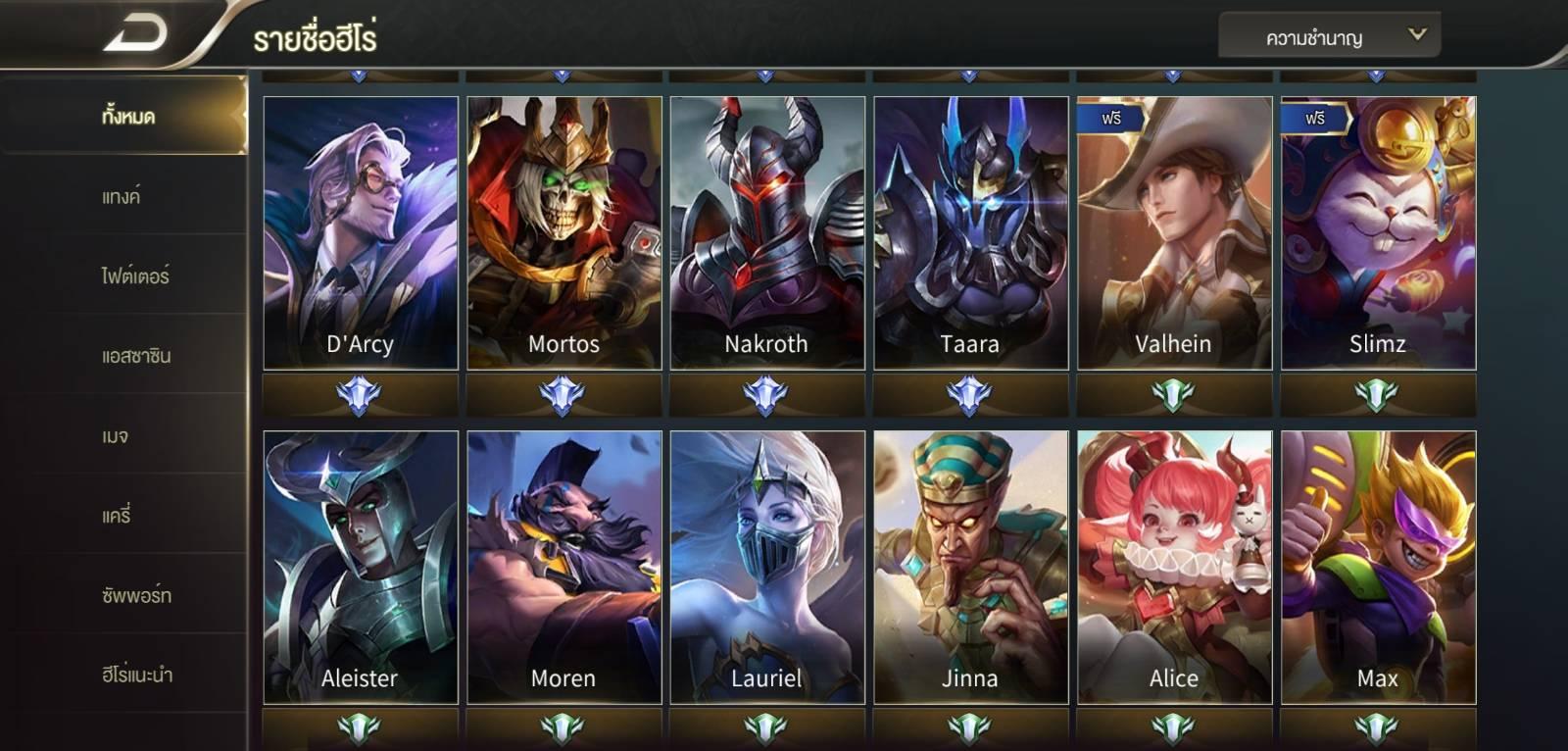View the Max hero card

[x=1378, y=567]
